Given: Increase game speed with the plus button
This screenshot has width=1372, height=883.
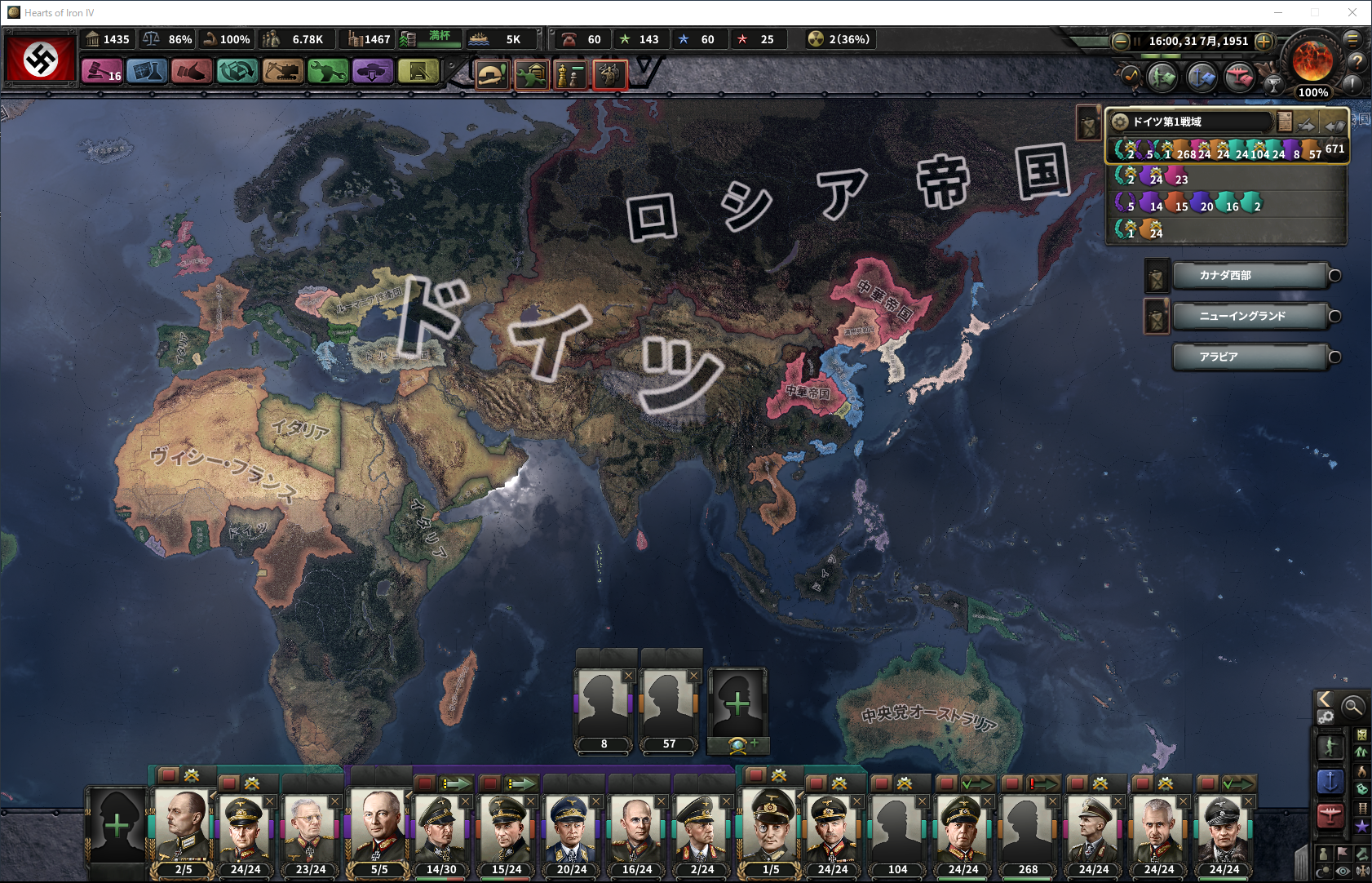Looking at the screenshot, I should point(1264,41).
